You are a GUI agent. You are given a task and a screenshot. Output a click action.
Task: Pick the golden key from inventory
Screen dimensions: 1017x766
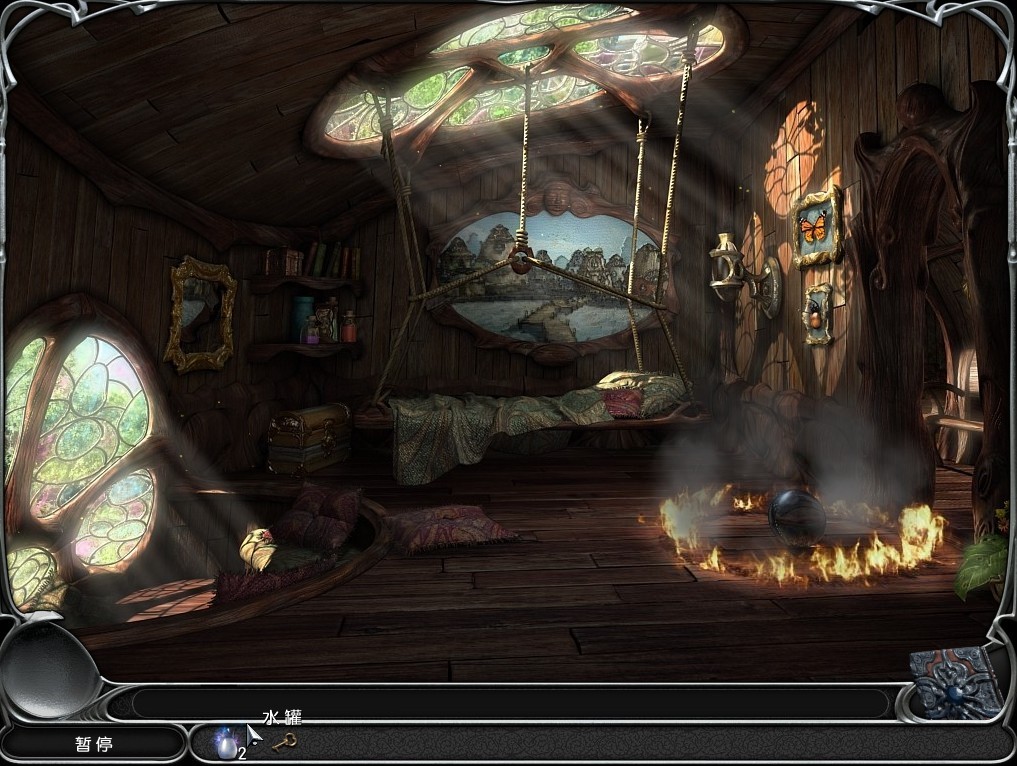point(285,741)
